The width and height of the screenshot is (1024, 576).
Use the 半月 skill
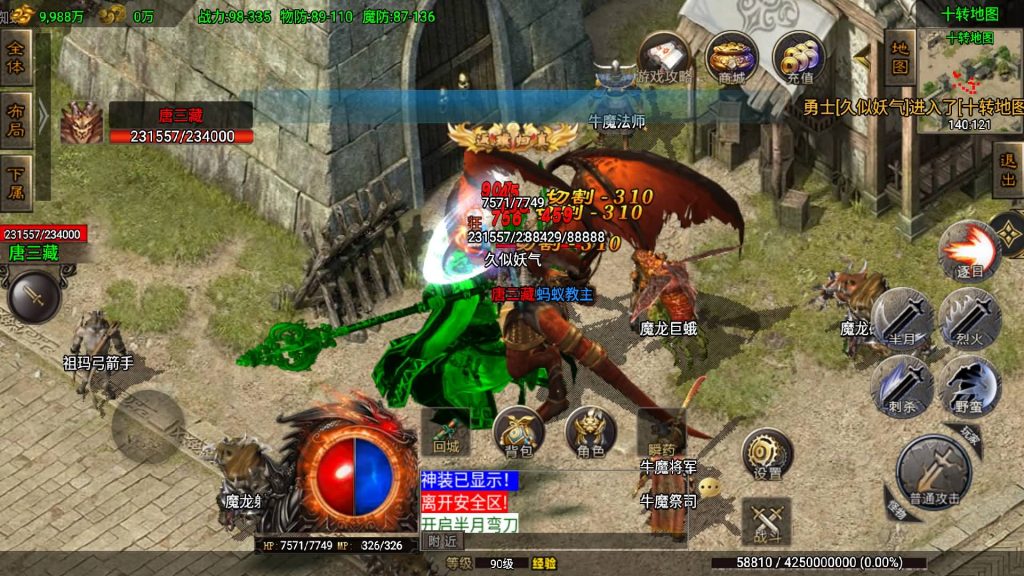click(x=902, y=318)
